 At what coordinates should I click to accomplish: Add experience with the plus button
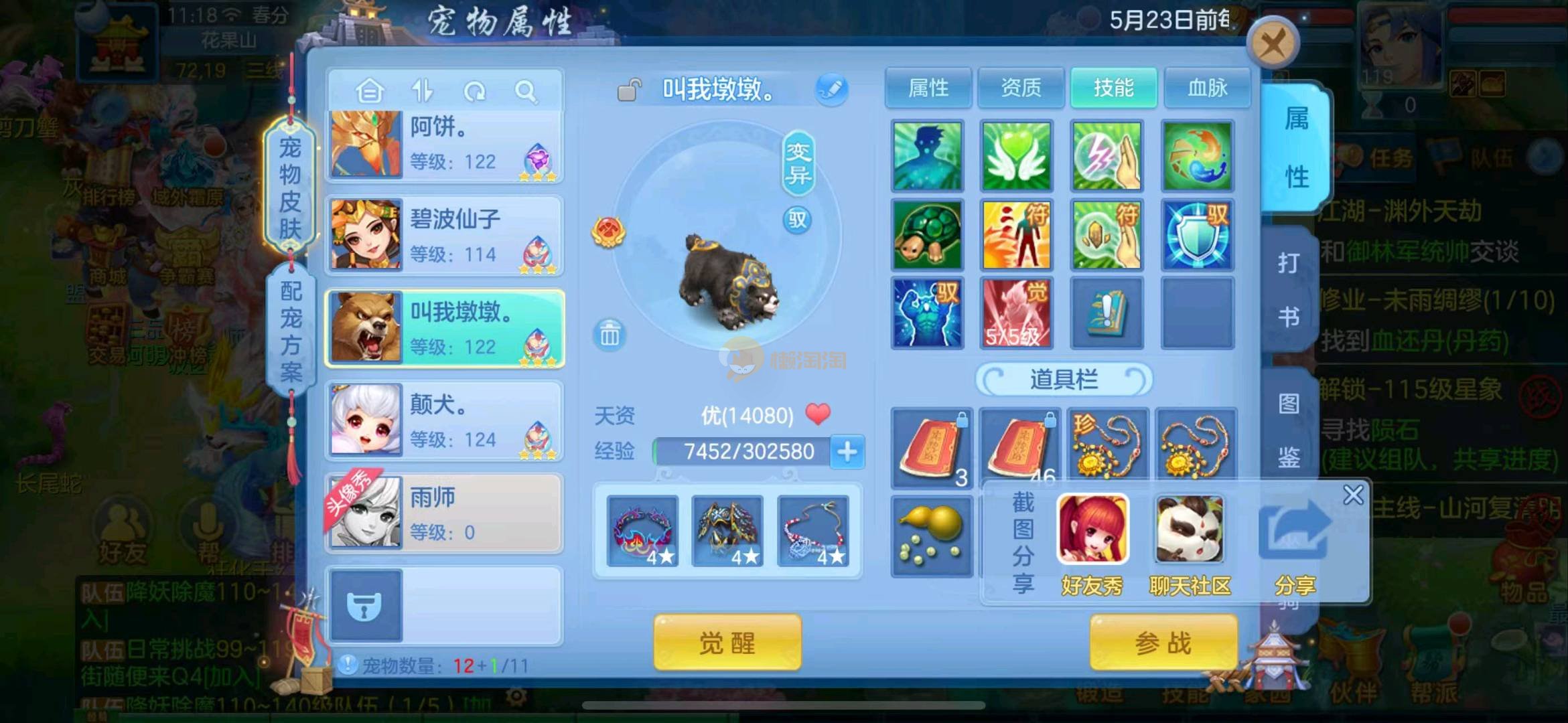[847, 452]
